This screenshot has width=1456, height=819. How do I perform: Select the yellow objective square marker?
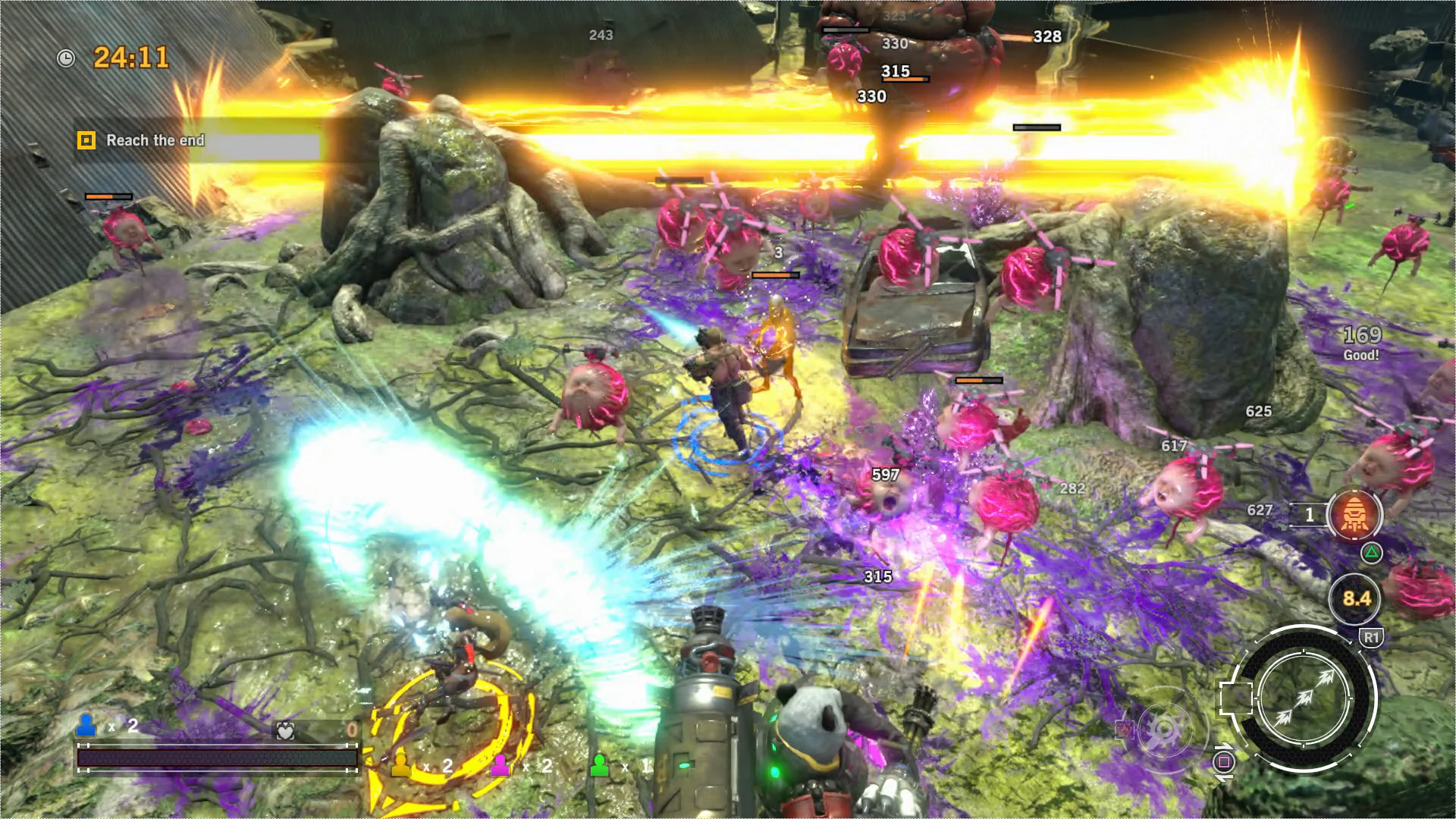(86, 140)
